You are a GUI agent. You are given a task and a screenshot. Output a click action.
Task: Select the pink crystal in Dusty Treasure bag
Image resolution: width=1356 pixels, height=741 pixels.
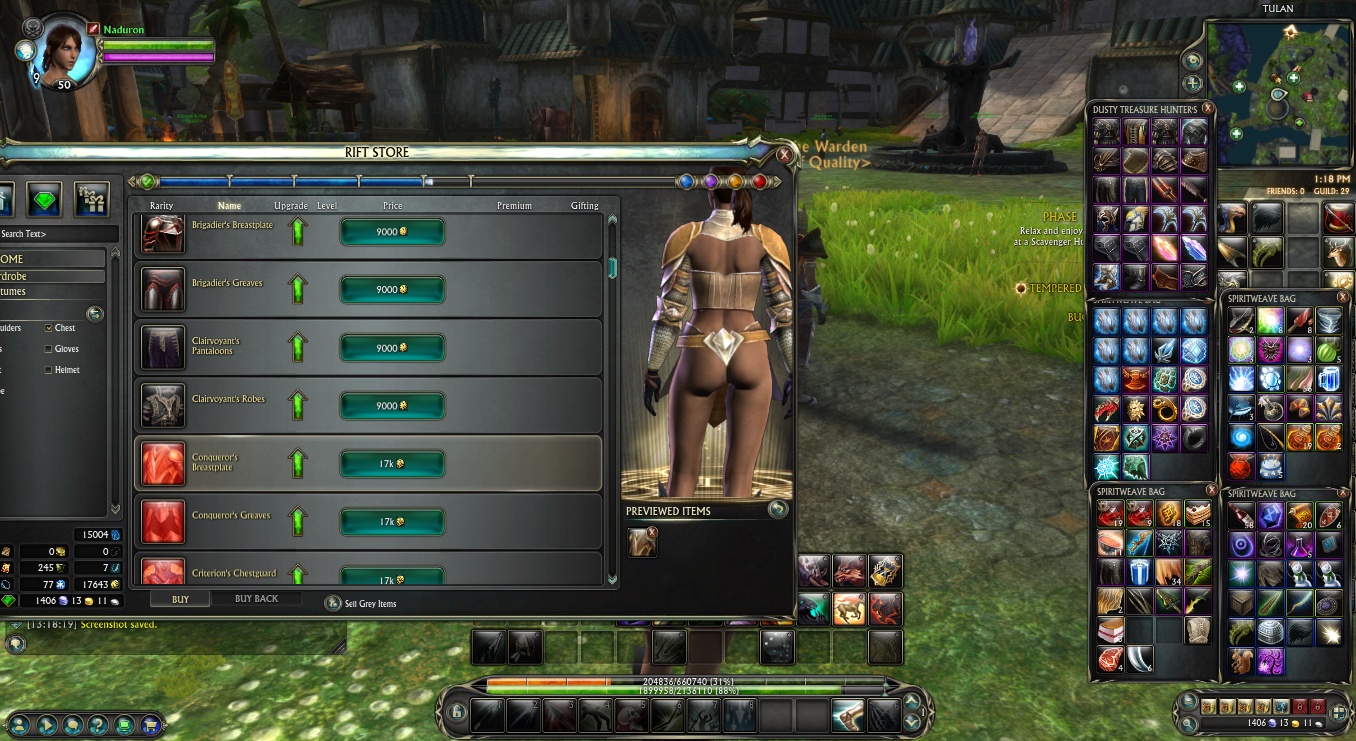(x=1165, y=247)
